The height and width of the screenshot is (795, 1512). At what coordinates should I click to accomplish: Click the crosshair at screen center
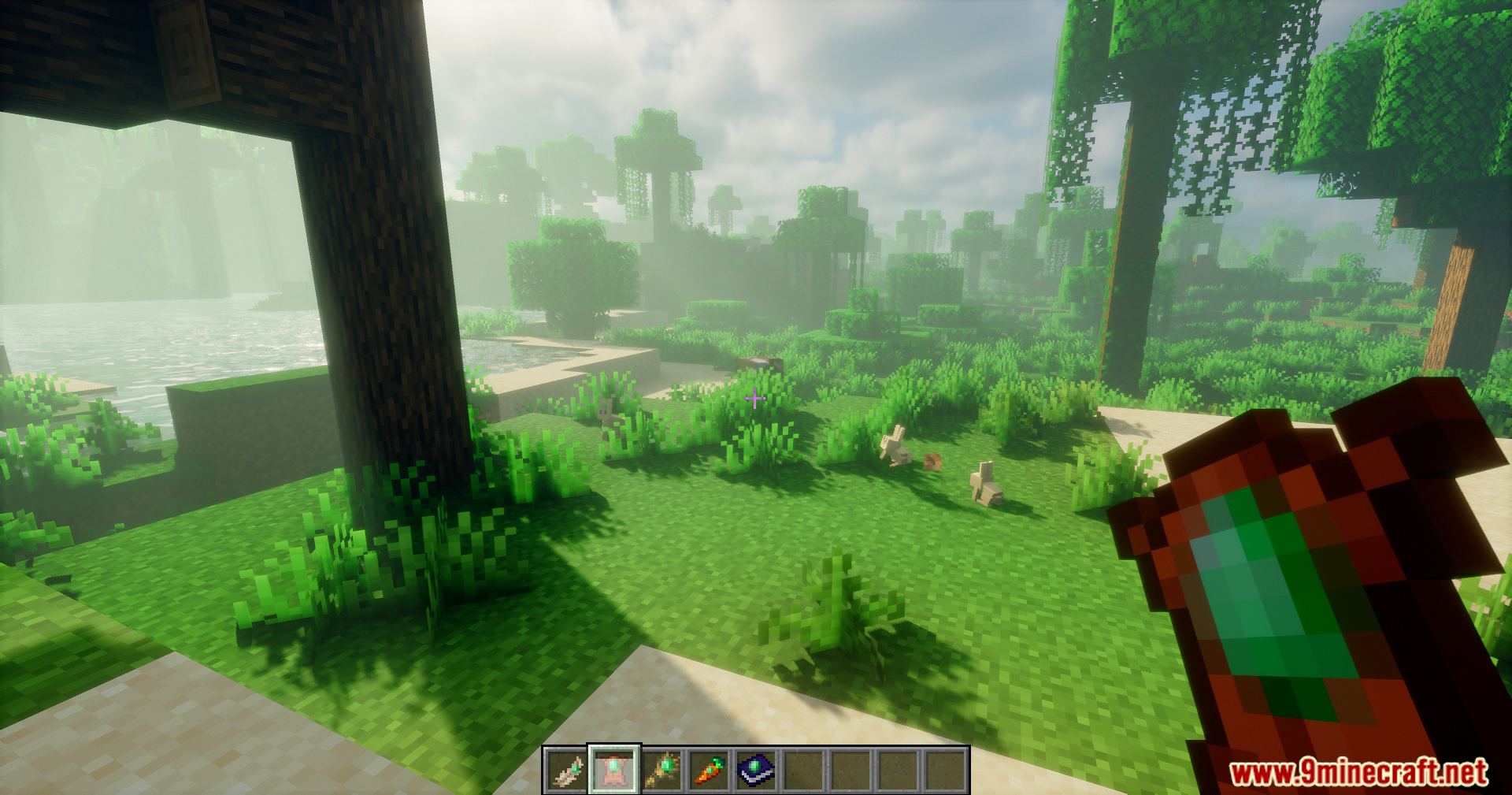754,399
